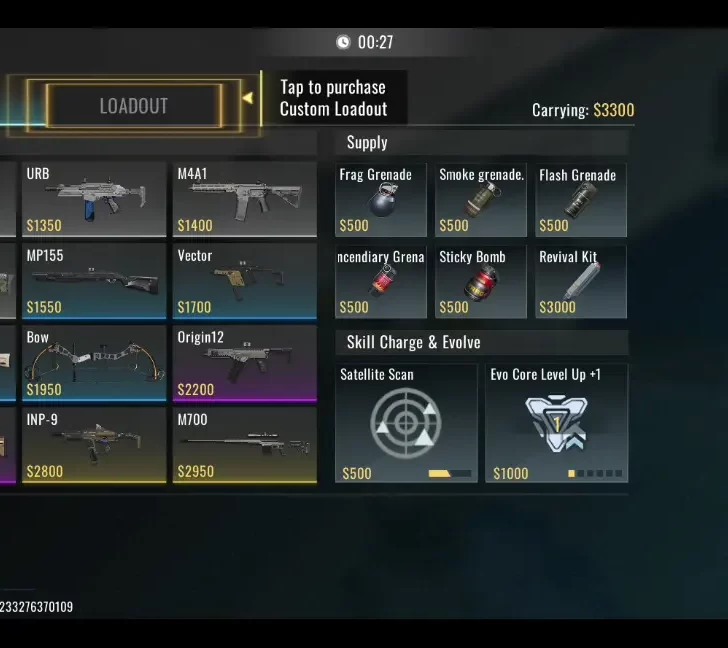Purchase the Incendiary Grenade
Viewport: 728px width, 648px height.
point(381,282)
